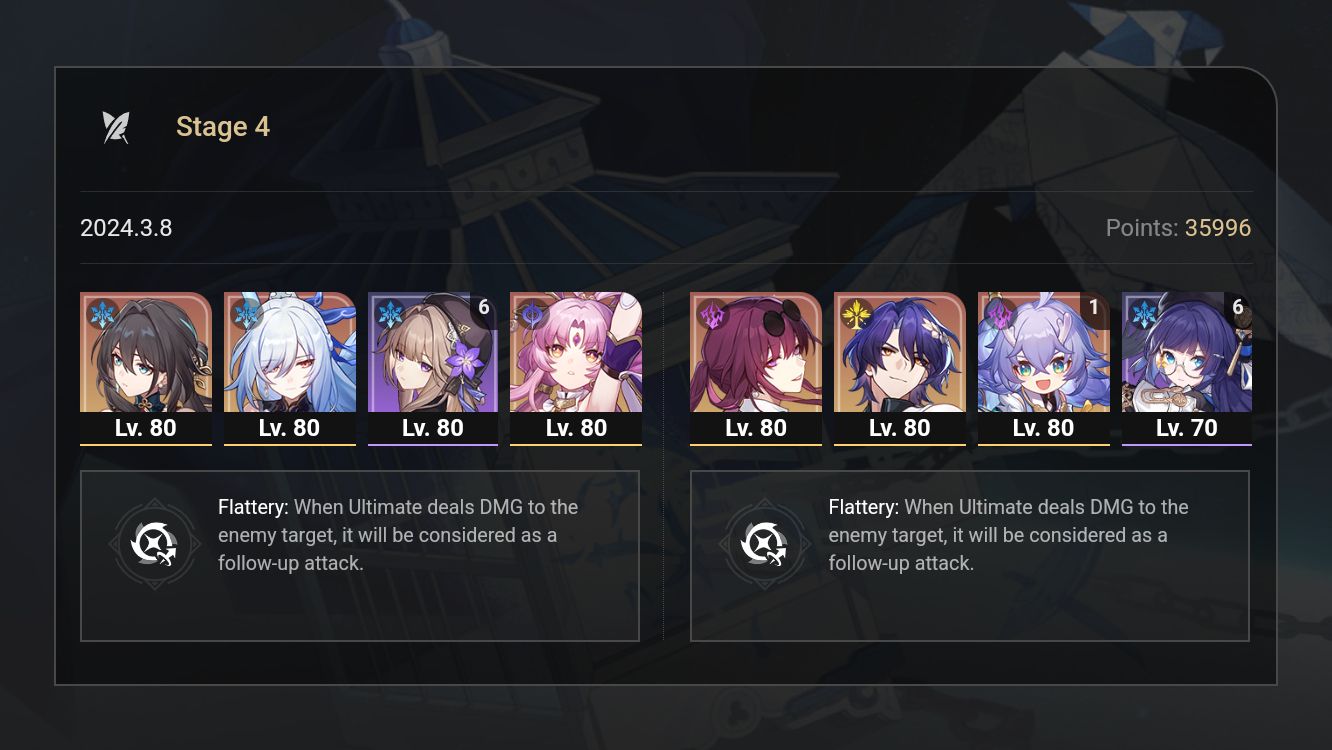Click Bailu's Eidolon 1 badge
This screenshot has height=750, width=1332.
tap(1092, 308)
